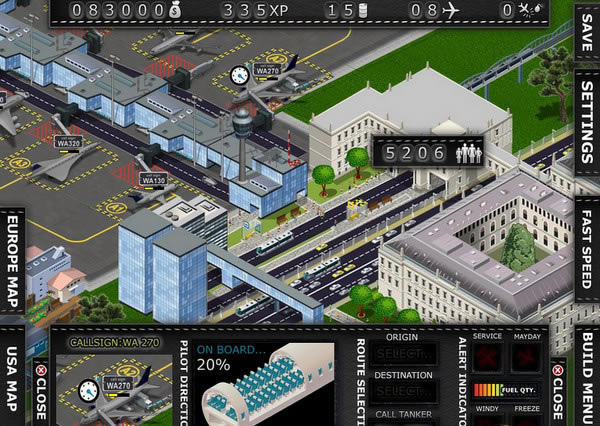The height and width of the screenshot is (426, 600).
Task: Select the WA320 plane label
Action: click(x=69, y=143)
